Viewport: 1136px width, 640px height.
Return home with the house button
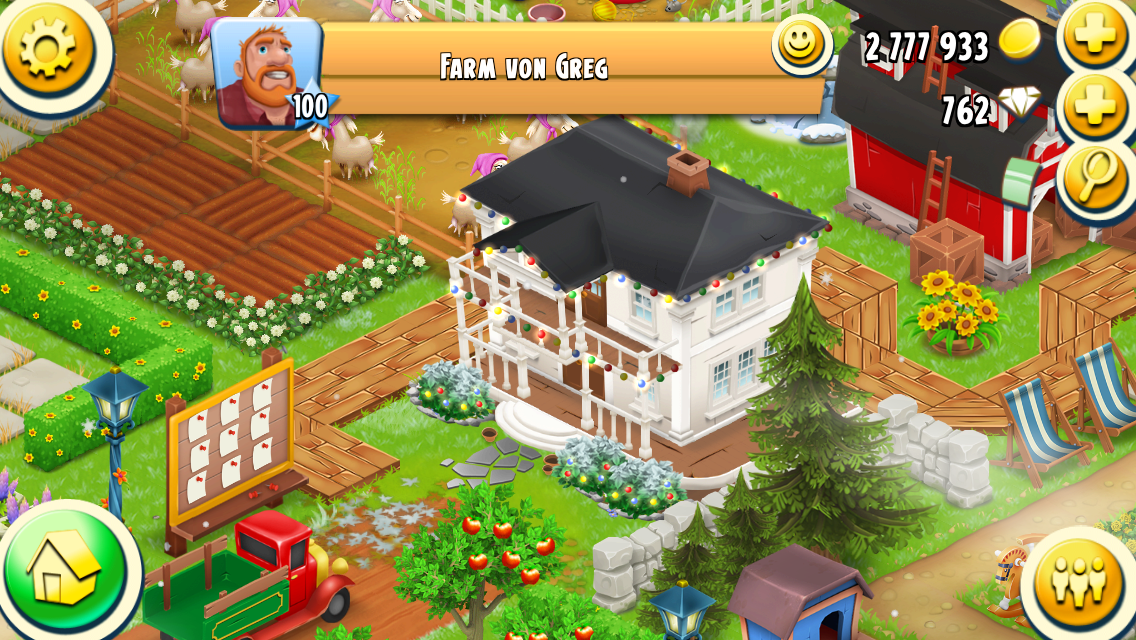pyautogui.click(x=64, y=572)
